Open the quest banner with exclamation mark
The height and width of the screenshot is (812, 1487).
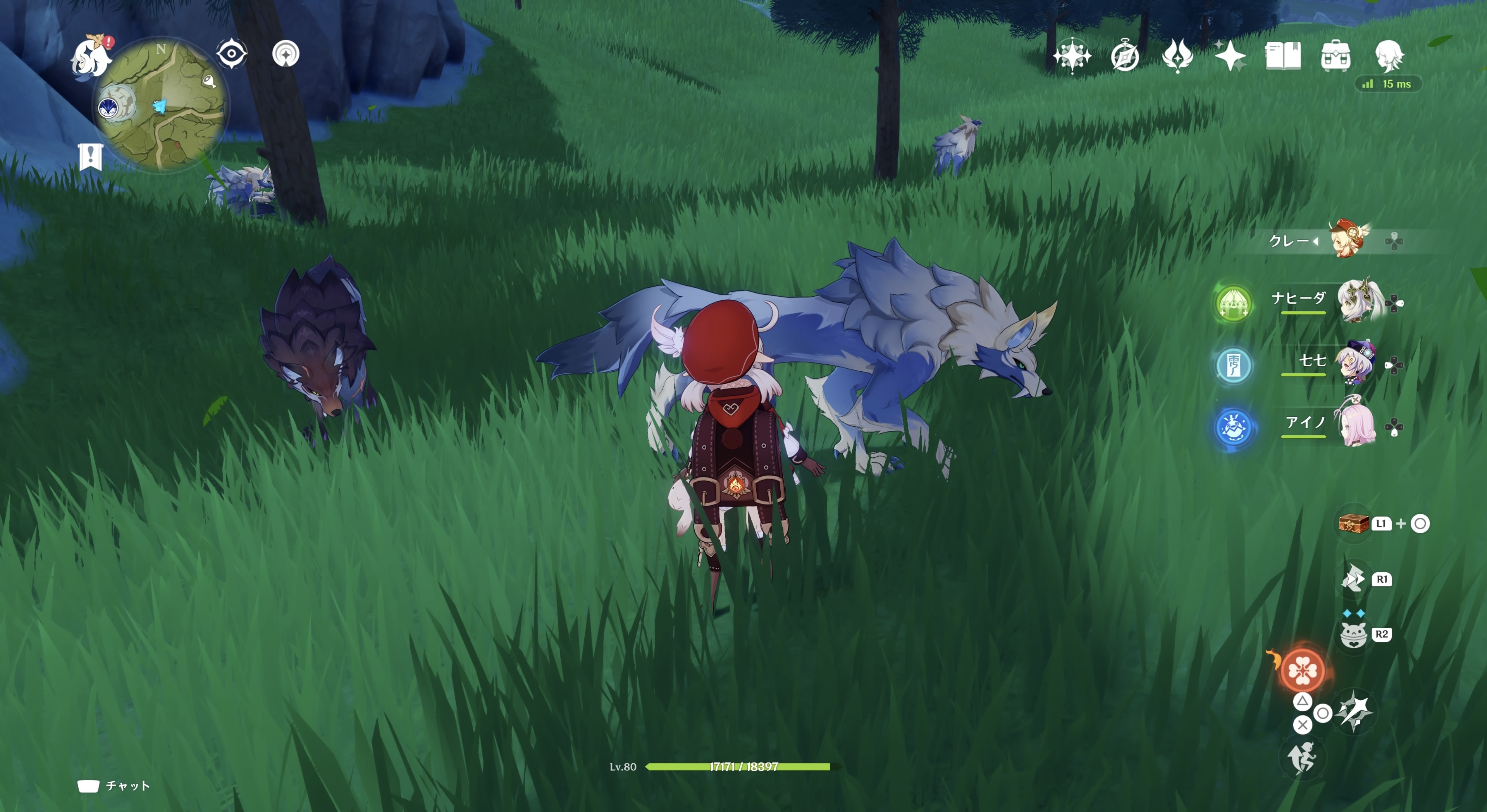91,157
